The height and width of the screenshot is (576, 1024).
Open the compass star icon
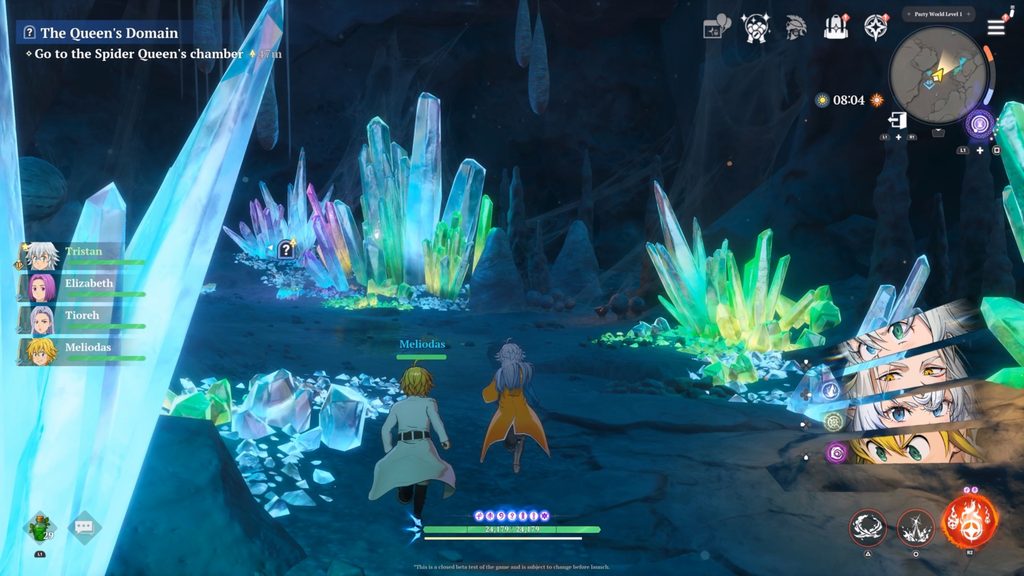coord(877,27)
